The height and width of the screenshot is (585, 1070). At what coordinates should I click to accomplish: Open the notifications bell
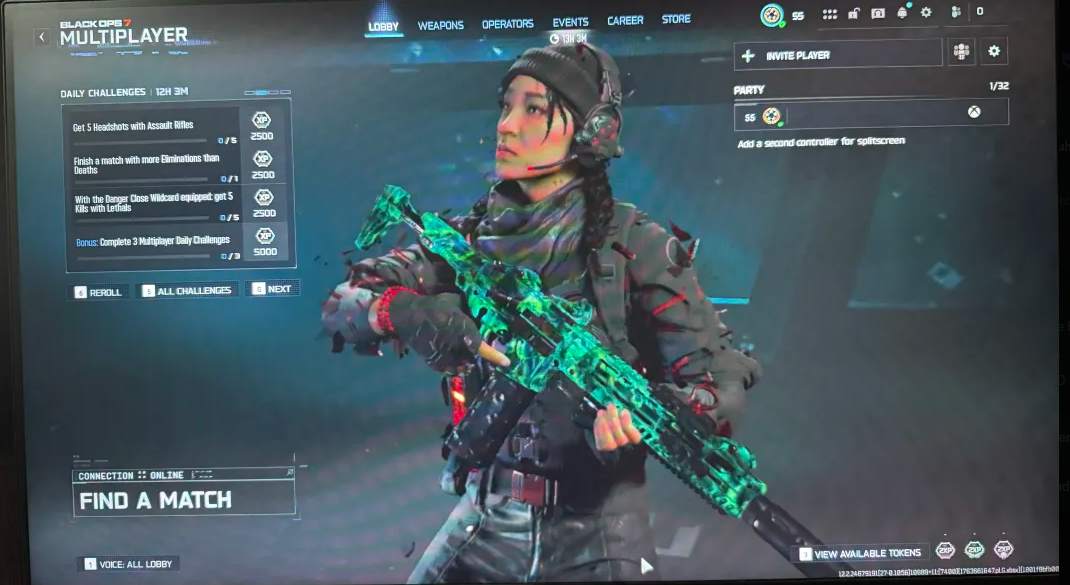tap(902, 13)
